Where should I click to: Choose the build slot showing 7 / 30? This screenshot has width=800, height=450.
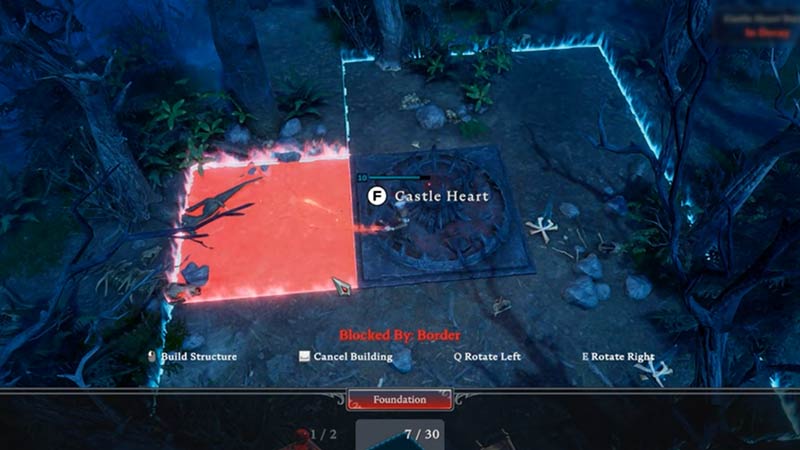(400, 435)
